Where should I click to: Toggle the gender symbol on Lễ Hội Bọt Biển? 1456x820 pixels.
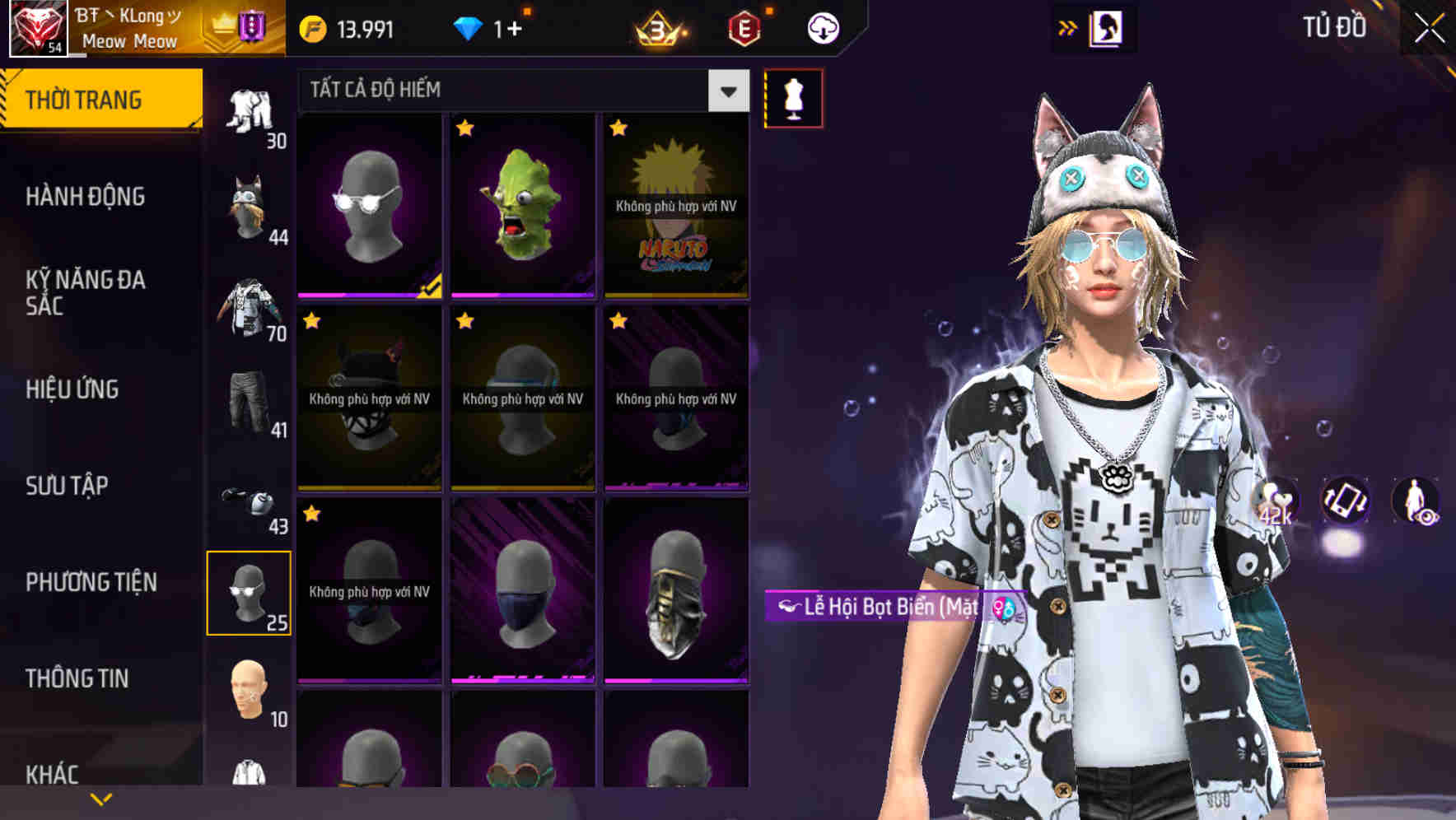pos(1003,609)
